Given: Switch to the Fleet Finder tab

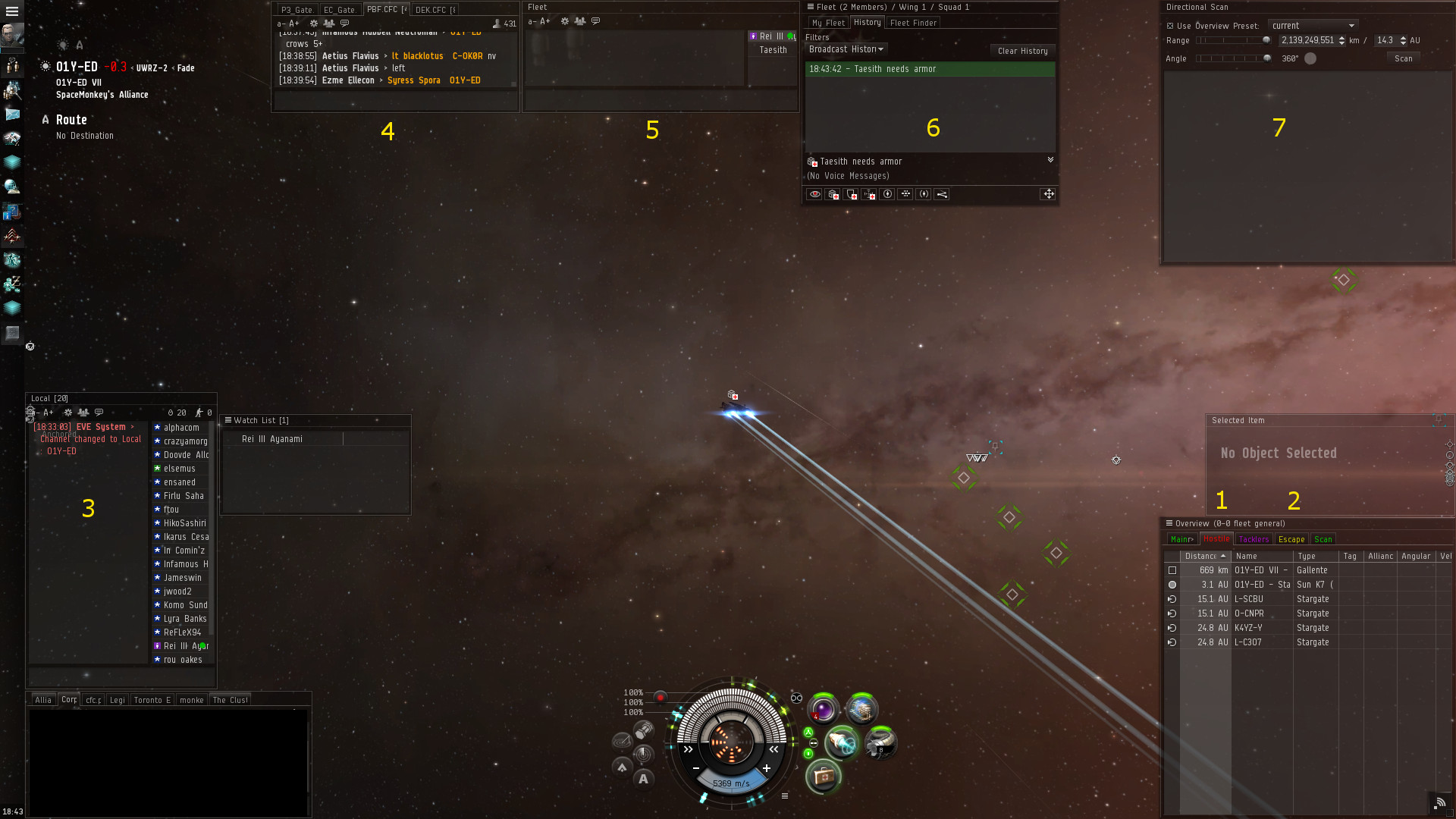Looking at the screenshot, I should pyautogui.click(x=913, y=23).
